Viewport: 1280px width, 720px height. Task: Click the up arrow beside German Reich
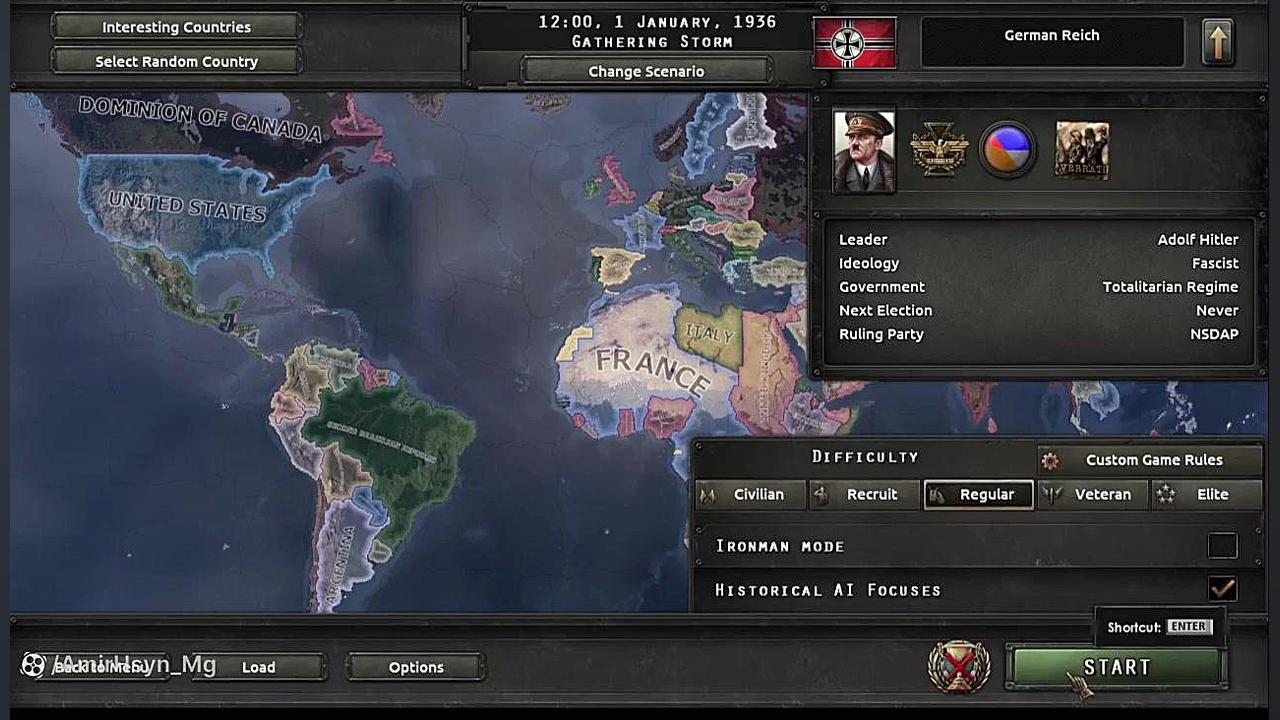click(x=1217, y=43)
